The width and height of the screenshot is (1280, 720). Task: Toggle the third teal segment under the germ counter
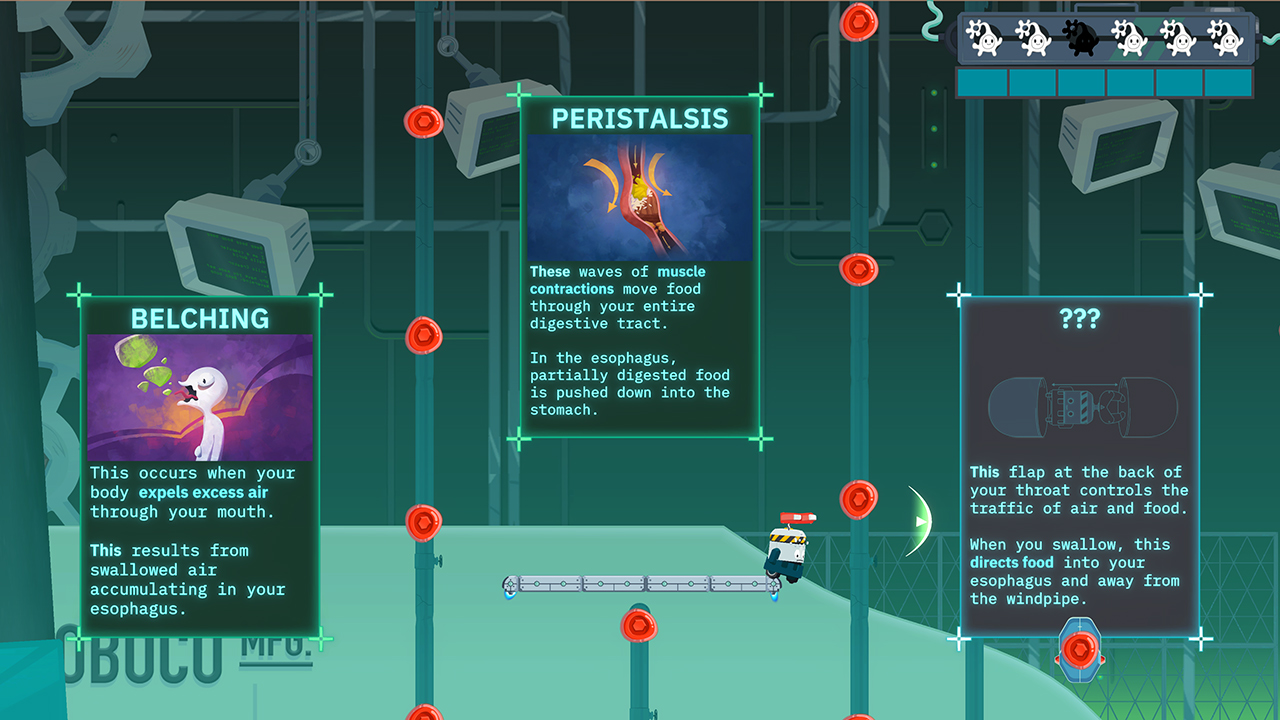(1081, 84)
